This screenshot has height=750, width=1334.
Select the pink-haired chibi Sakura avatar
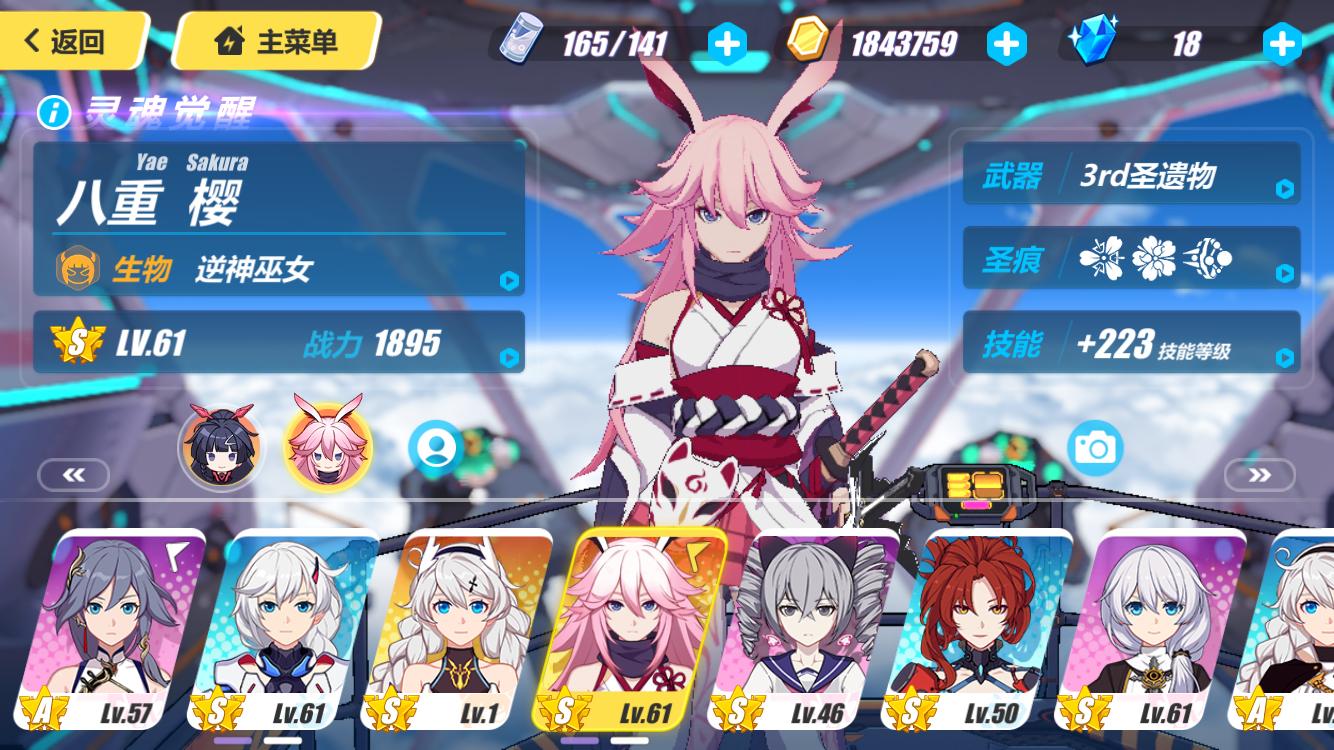tap(327, 446)
